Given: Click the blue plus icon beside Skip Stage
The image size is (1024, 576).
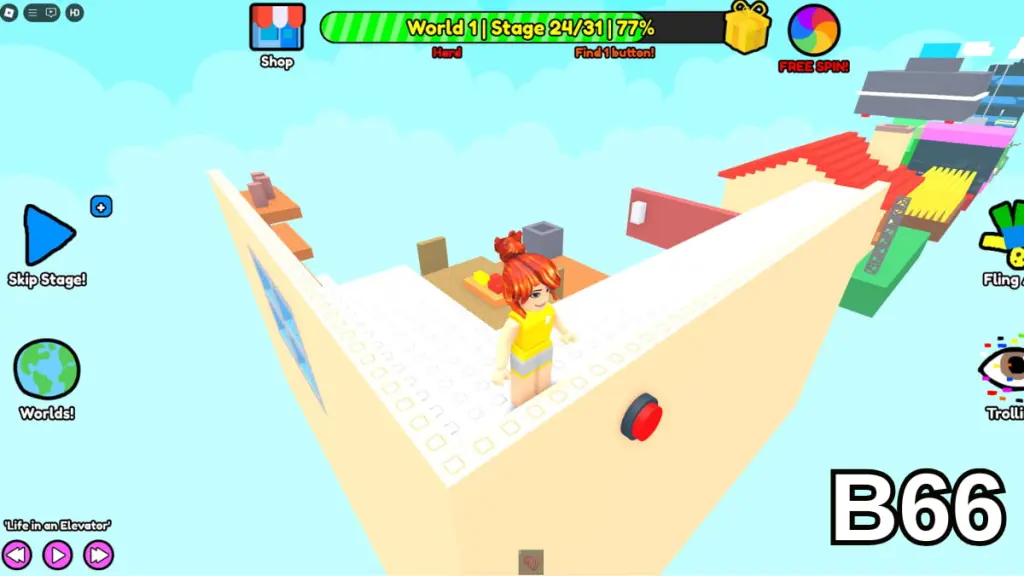Looking at the screenshot, I should click(101, 207).
